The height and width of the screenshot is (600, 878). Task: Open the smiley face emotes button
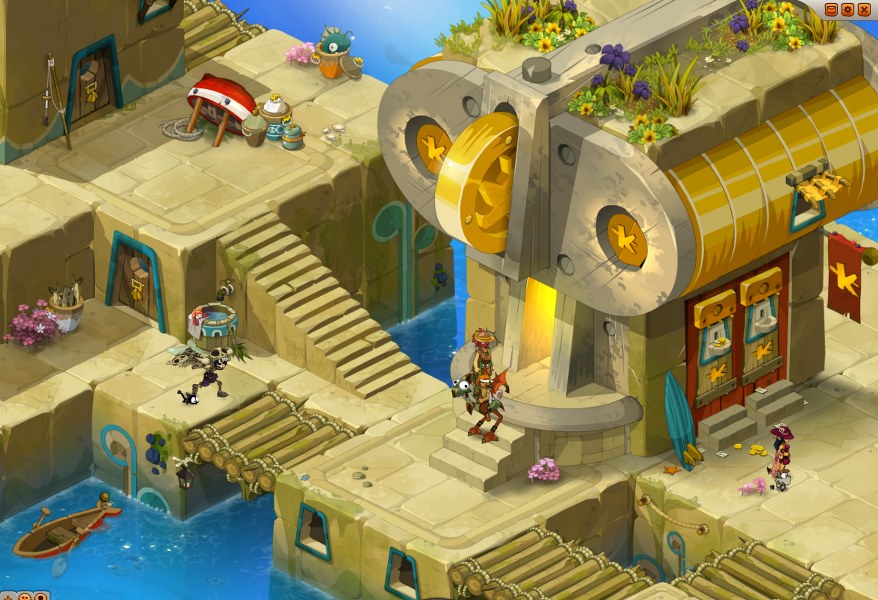(x=25, y=597)
